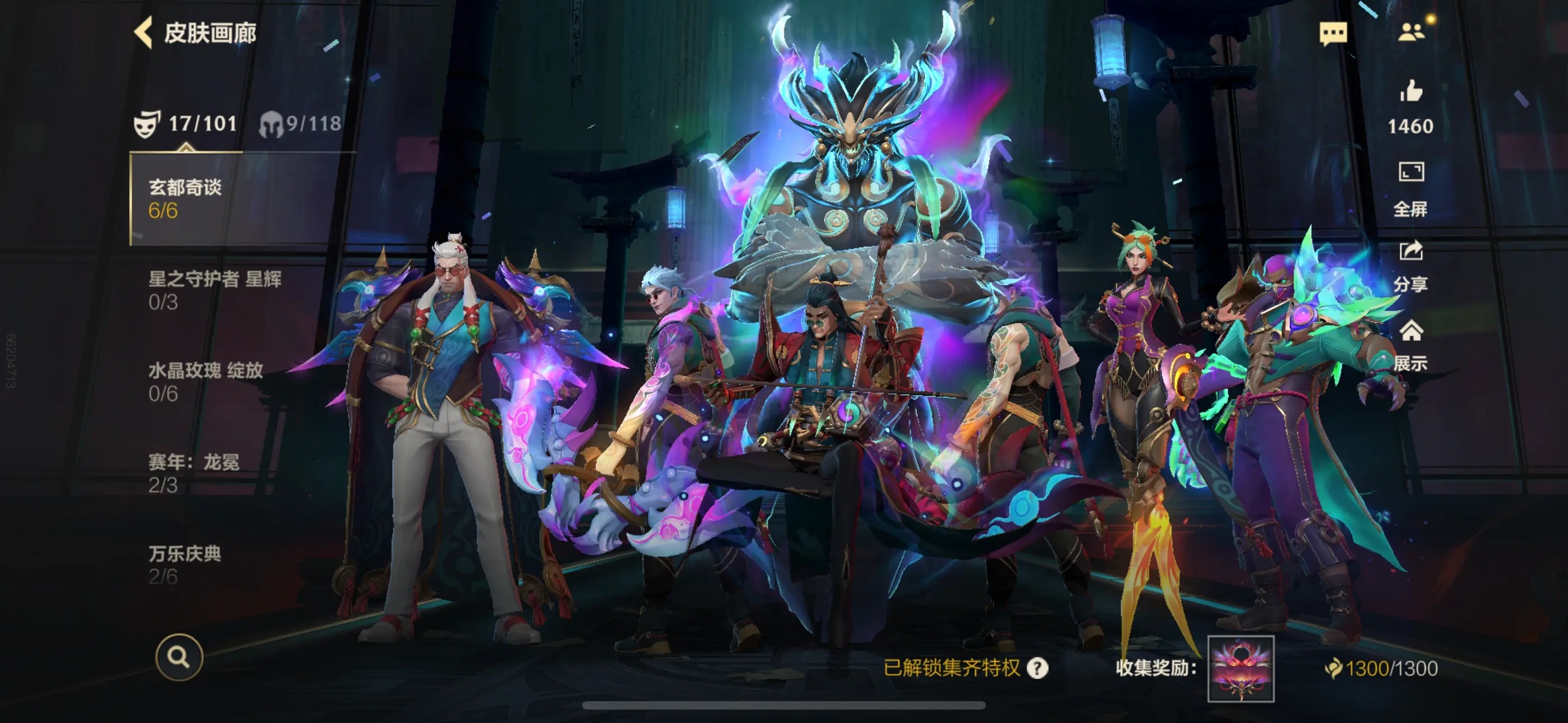Go back from the 皮肤画廊 screen
Image resolution: width=1568 pixels, height=723 pixels.
pyautogui.click(x=144, y=33)
